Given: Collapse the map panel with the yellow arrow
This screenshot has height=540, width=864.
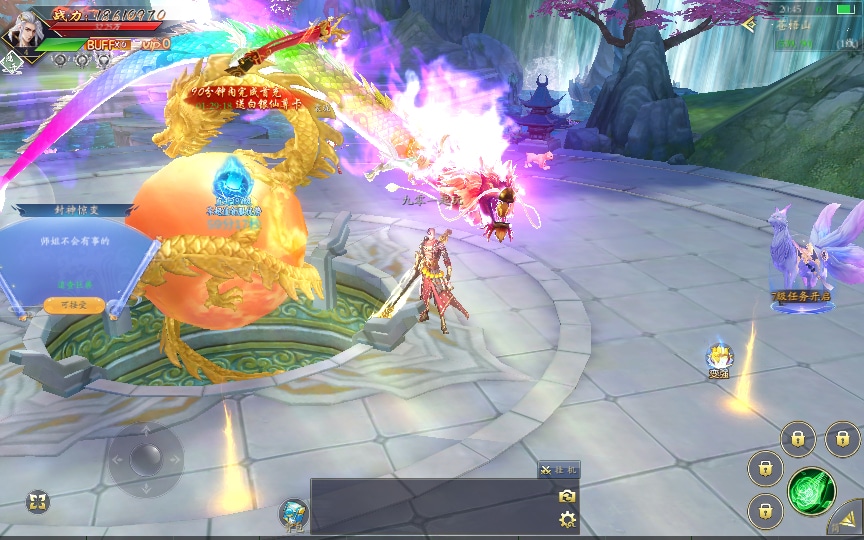Looking at the screenshot, I should (748, 25).
